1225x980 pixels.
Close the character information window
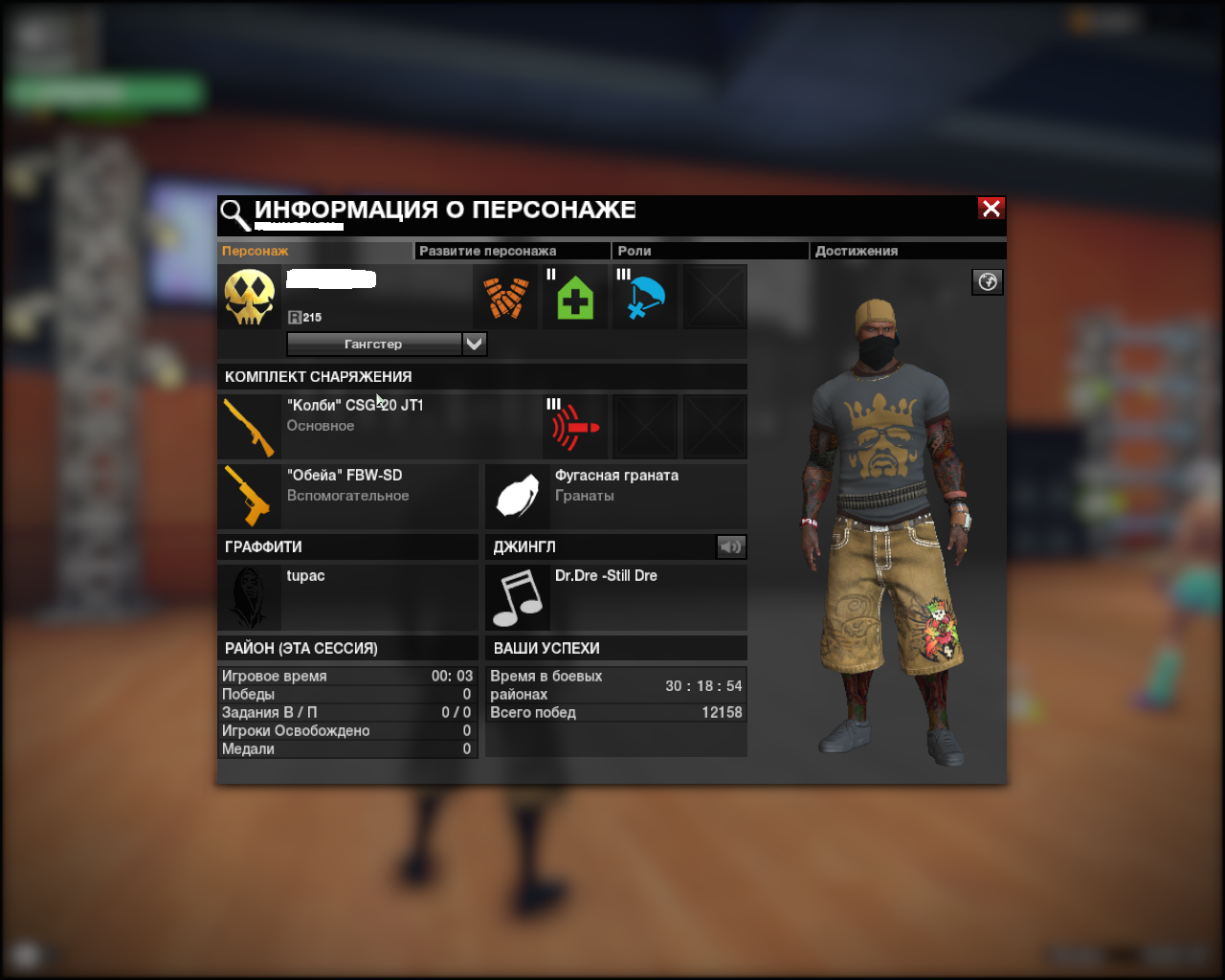(x=991, y=209)
